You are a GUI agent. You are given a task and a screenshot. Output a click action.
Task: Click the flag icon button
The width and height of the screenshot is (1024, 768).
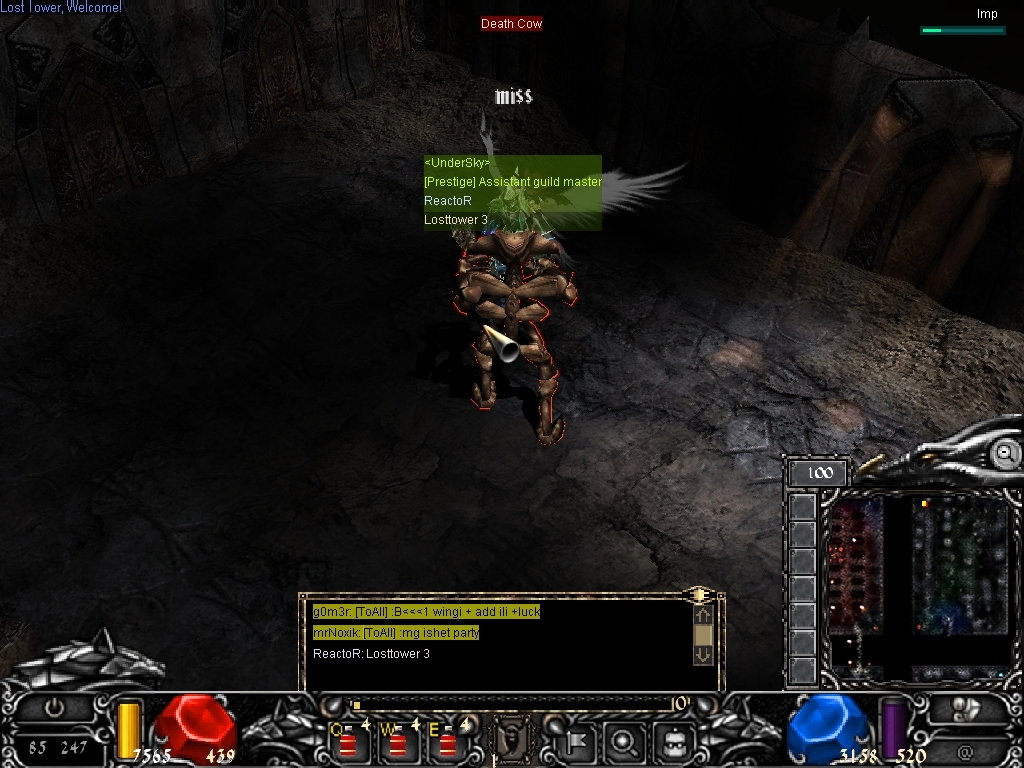pos(577,742)
